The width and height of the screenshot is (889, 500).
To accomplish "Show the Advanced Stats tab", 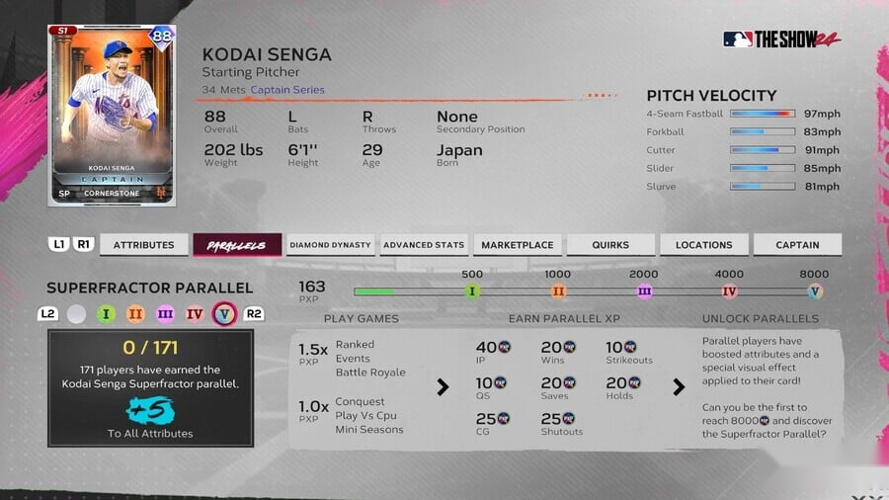I will tap(424, 245).
